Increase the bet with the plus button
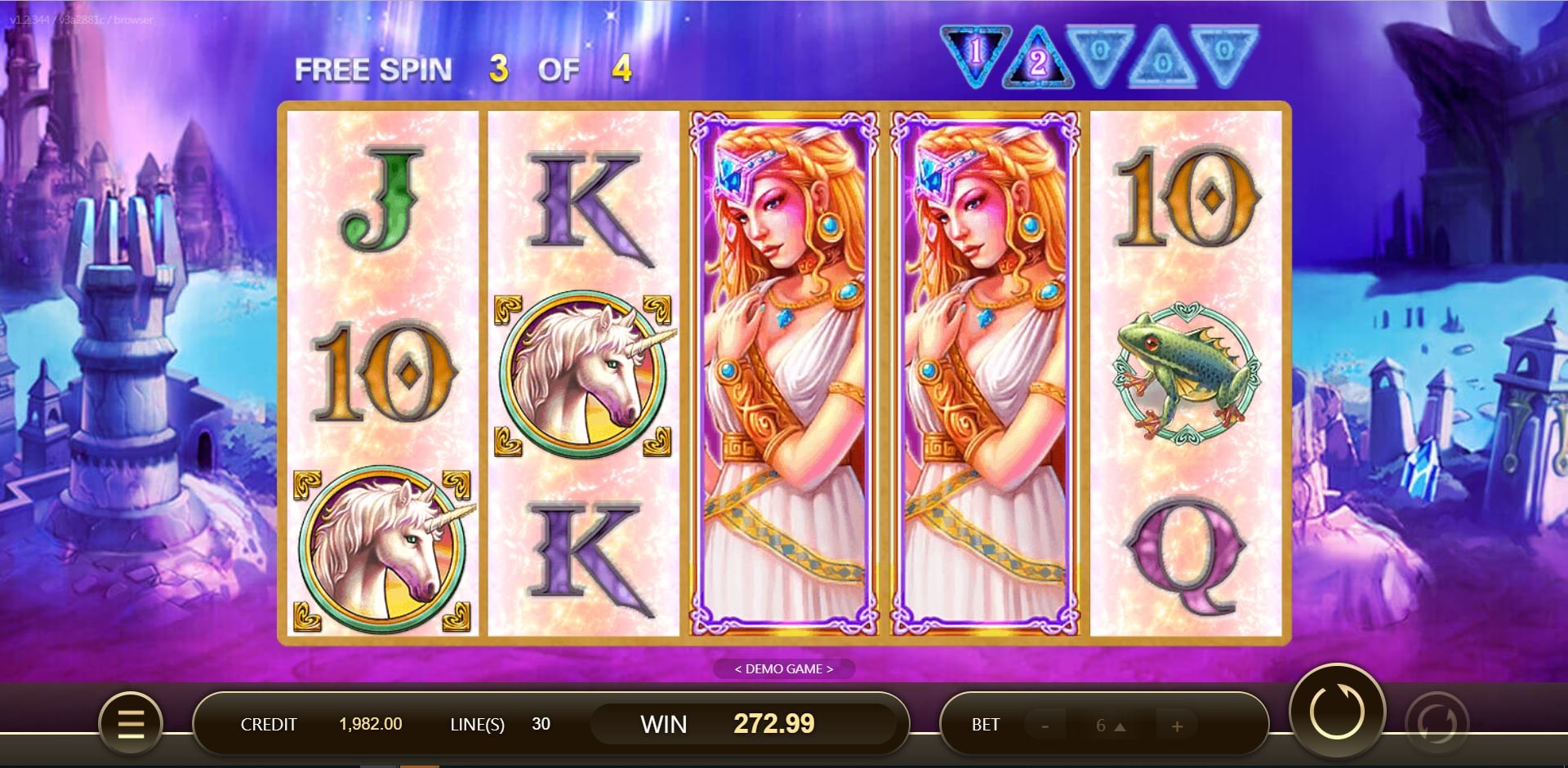This screenshot has width=1568, height=768. (1176, 724)
